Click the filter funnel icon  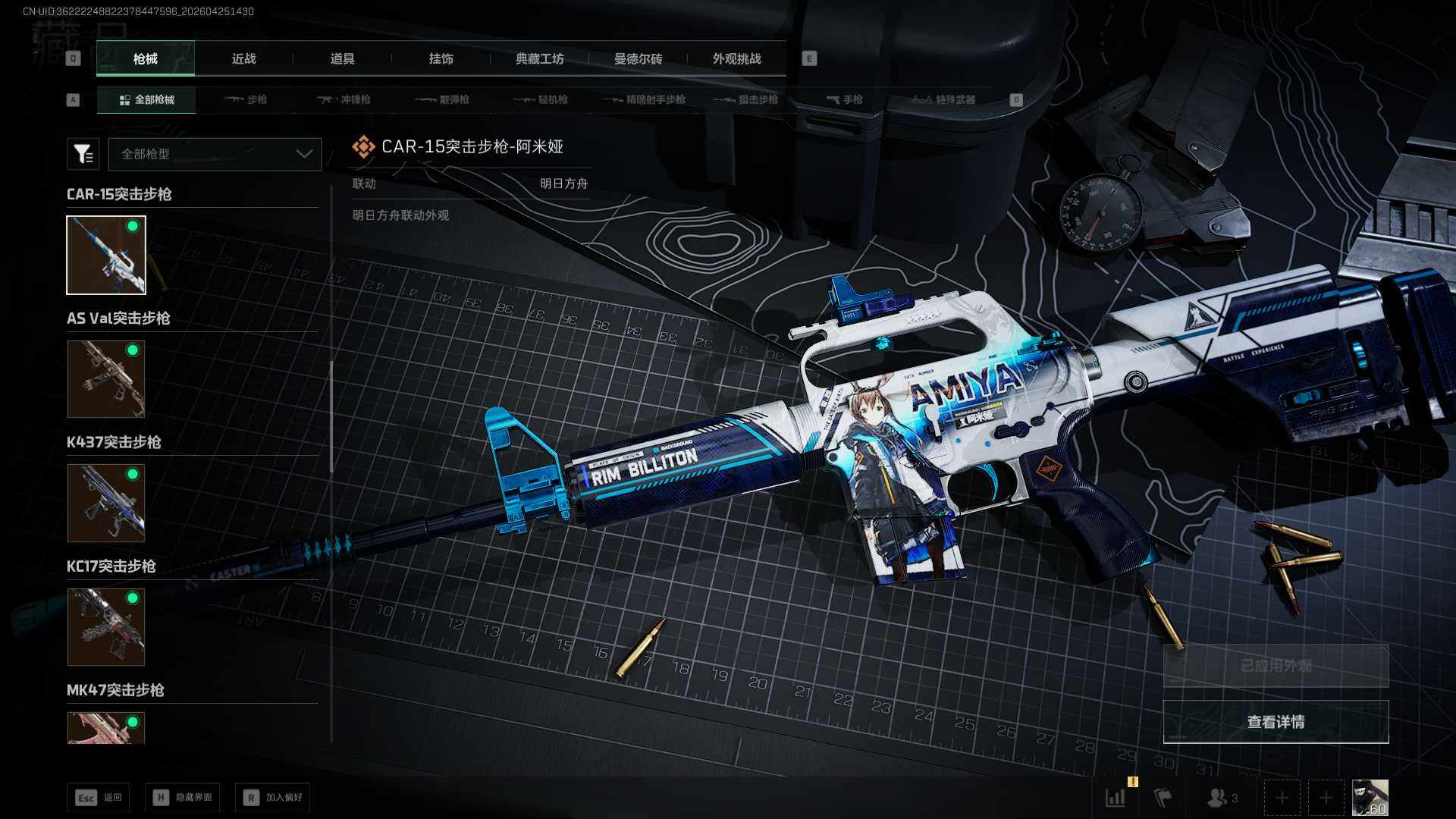click(83, 154)
